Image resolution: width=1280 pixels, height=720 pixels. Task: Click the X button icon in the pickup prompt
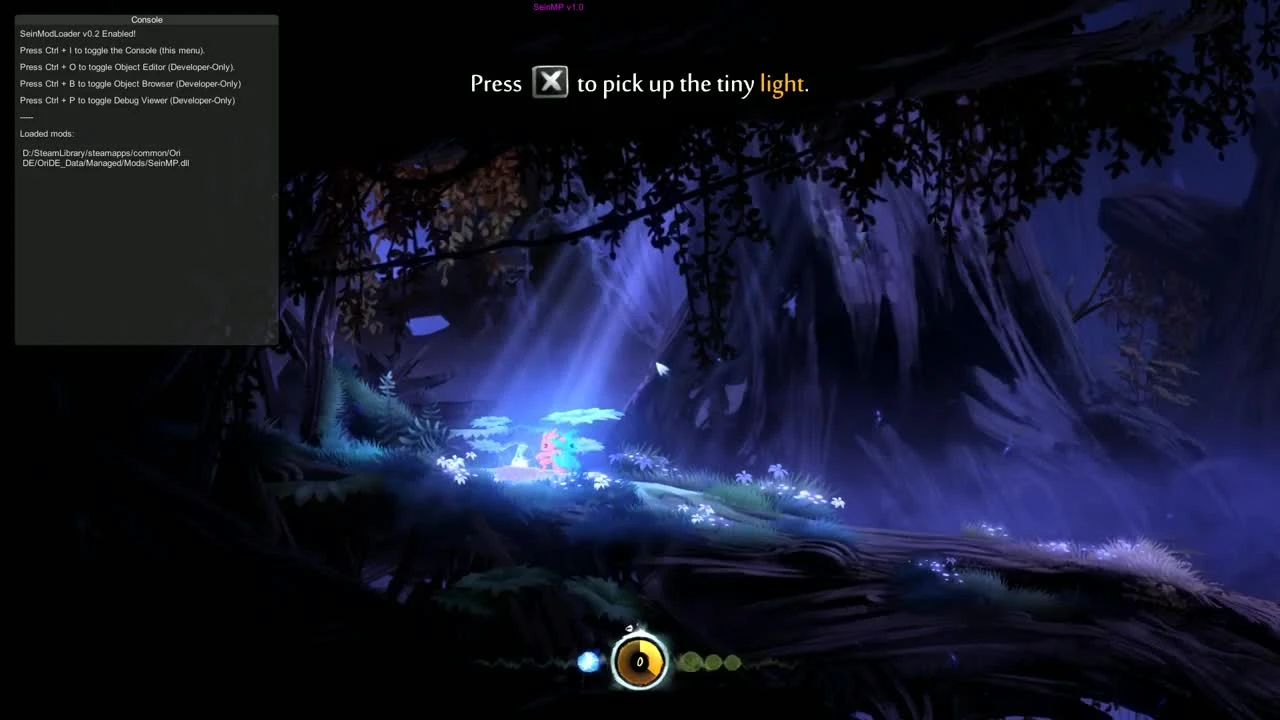550,82
